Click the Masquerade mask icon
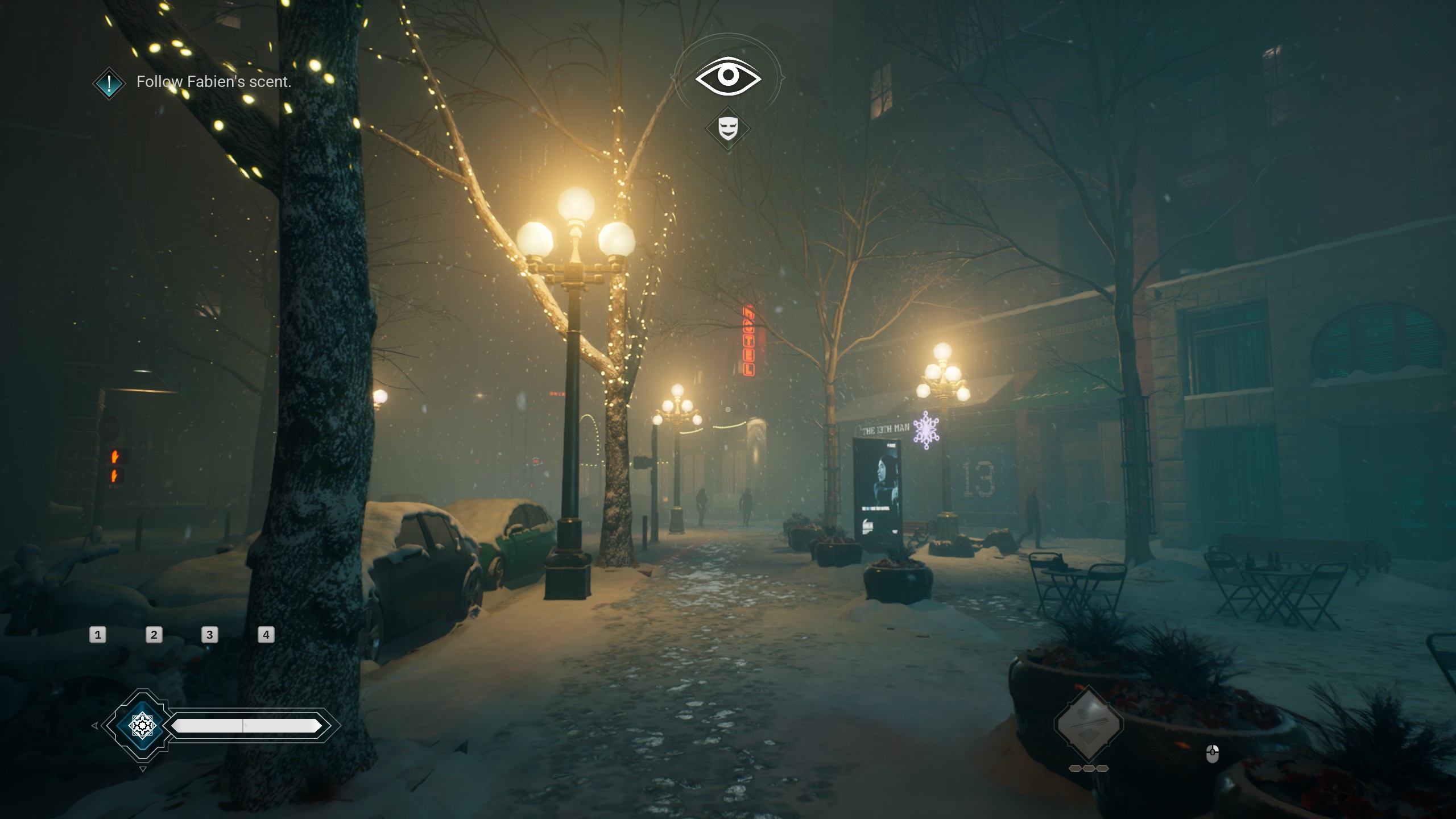Viewport: 1456px width, 819px height. (728, 129)
